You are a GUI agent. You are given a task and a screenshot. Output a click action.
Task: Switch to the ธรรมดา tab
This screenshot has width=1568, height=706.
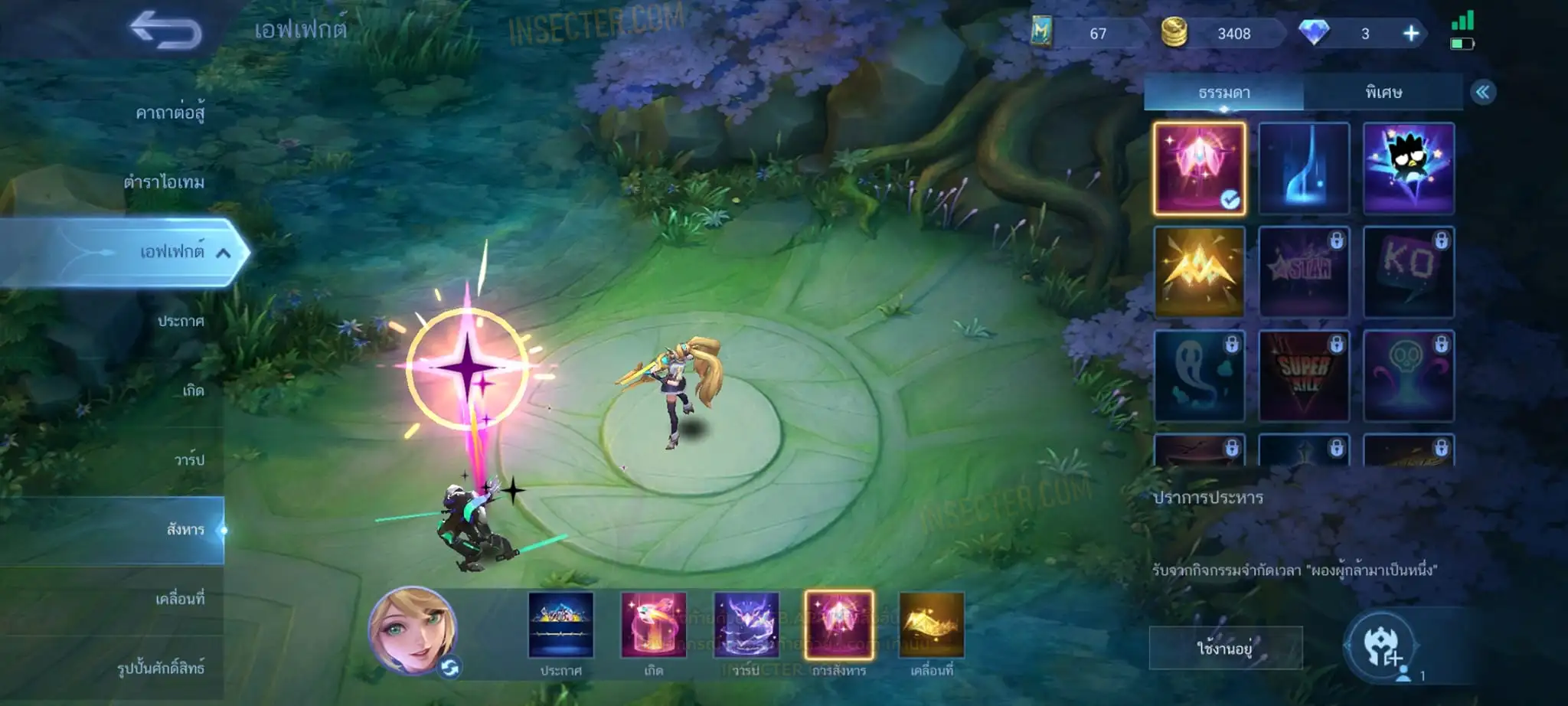click(x=1223, y=93)
